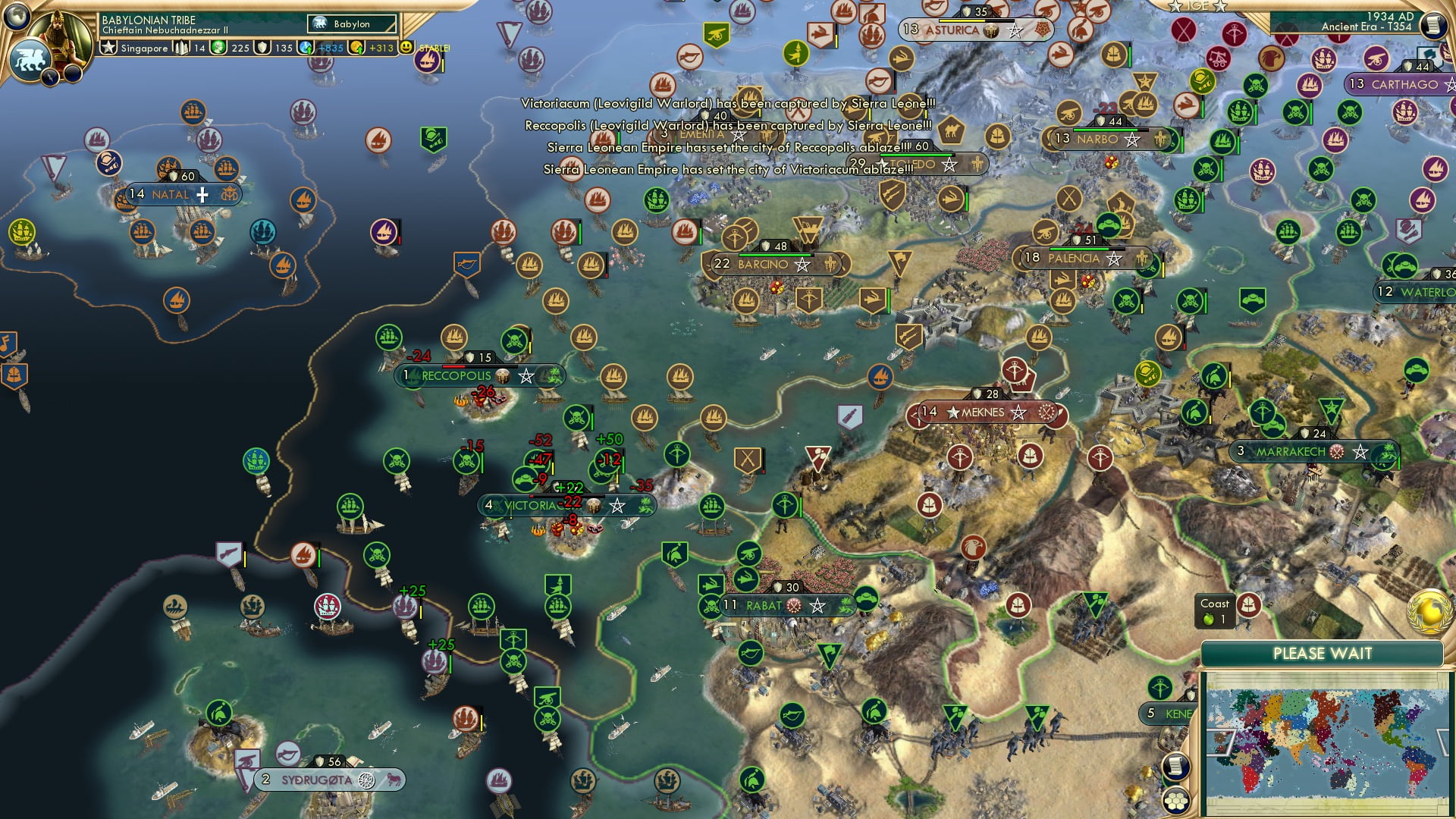1456x819 pixels.
Task: Click the yellow smiley stability icon
Action: click(407, 48)
